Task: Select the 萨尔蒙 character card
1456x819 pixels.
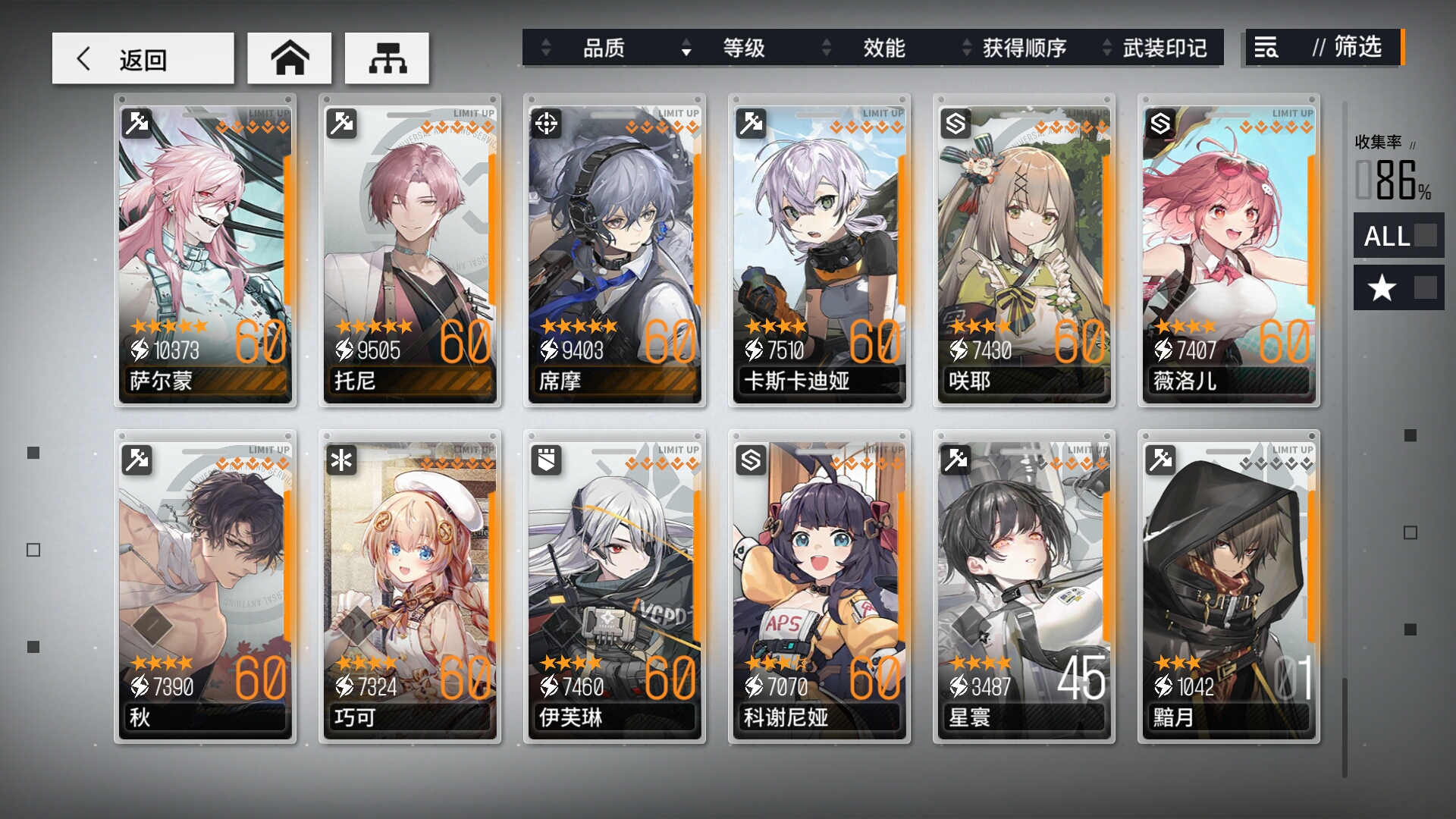Action: coord(205,250)
